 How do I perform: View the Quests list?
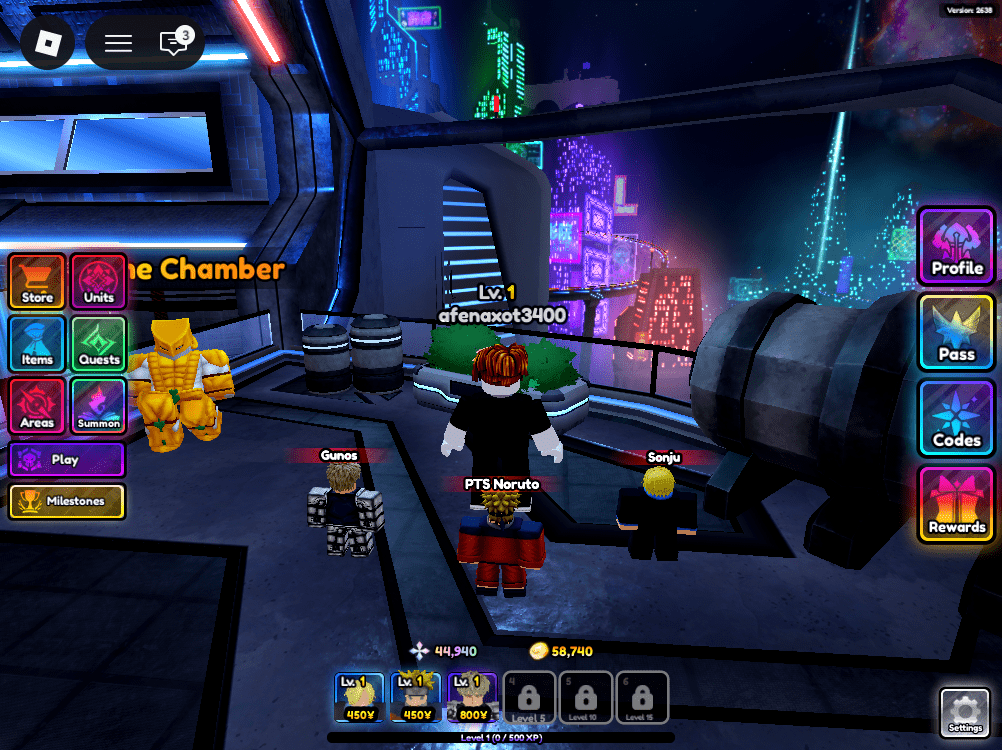coord(98,343)
